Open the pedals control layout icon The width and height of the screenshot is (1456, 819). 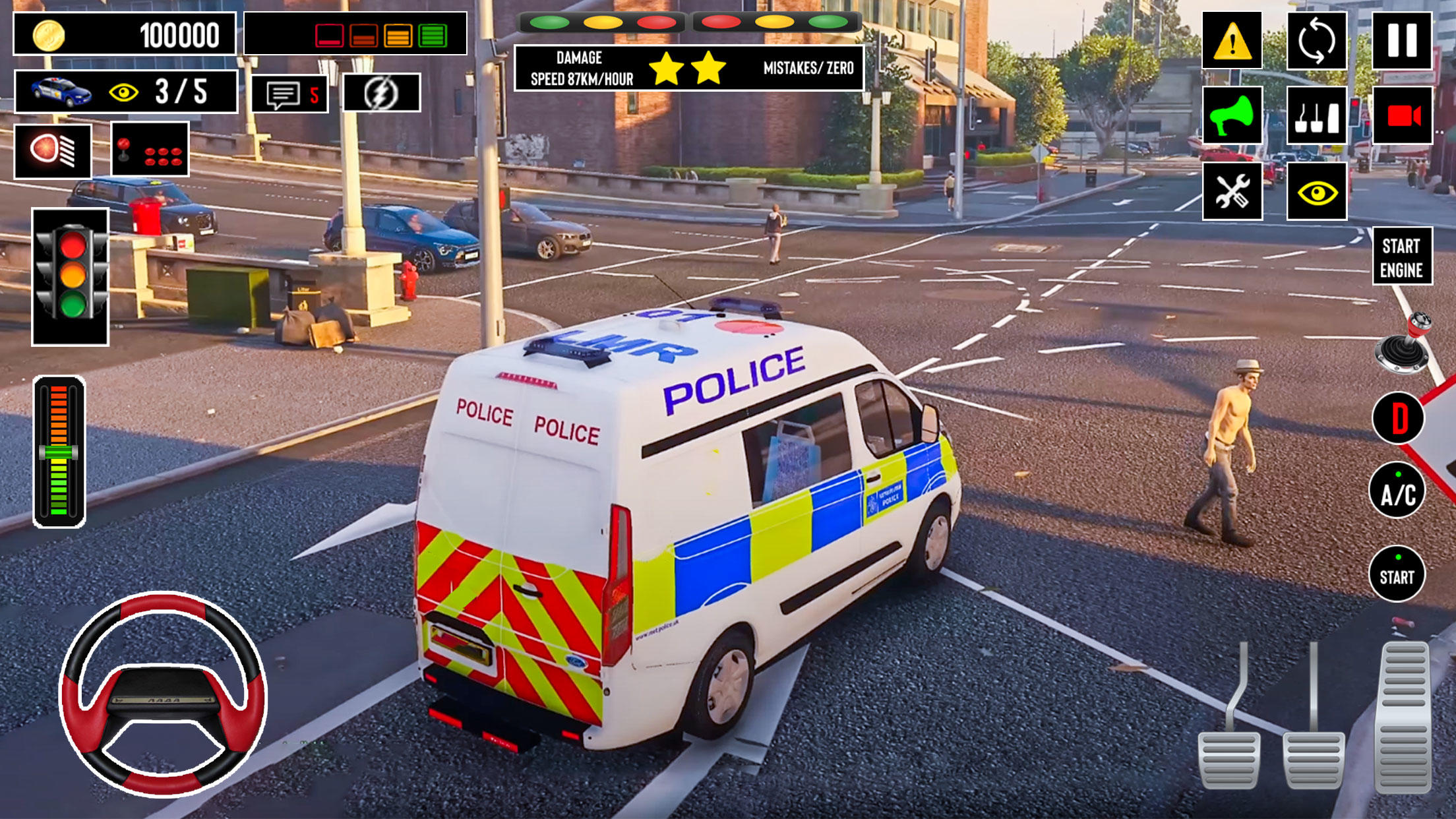coord(1316,116)
